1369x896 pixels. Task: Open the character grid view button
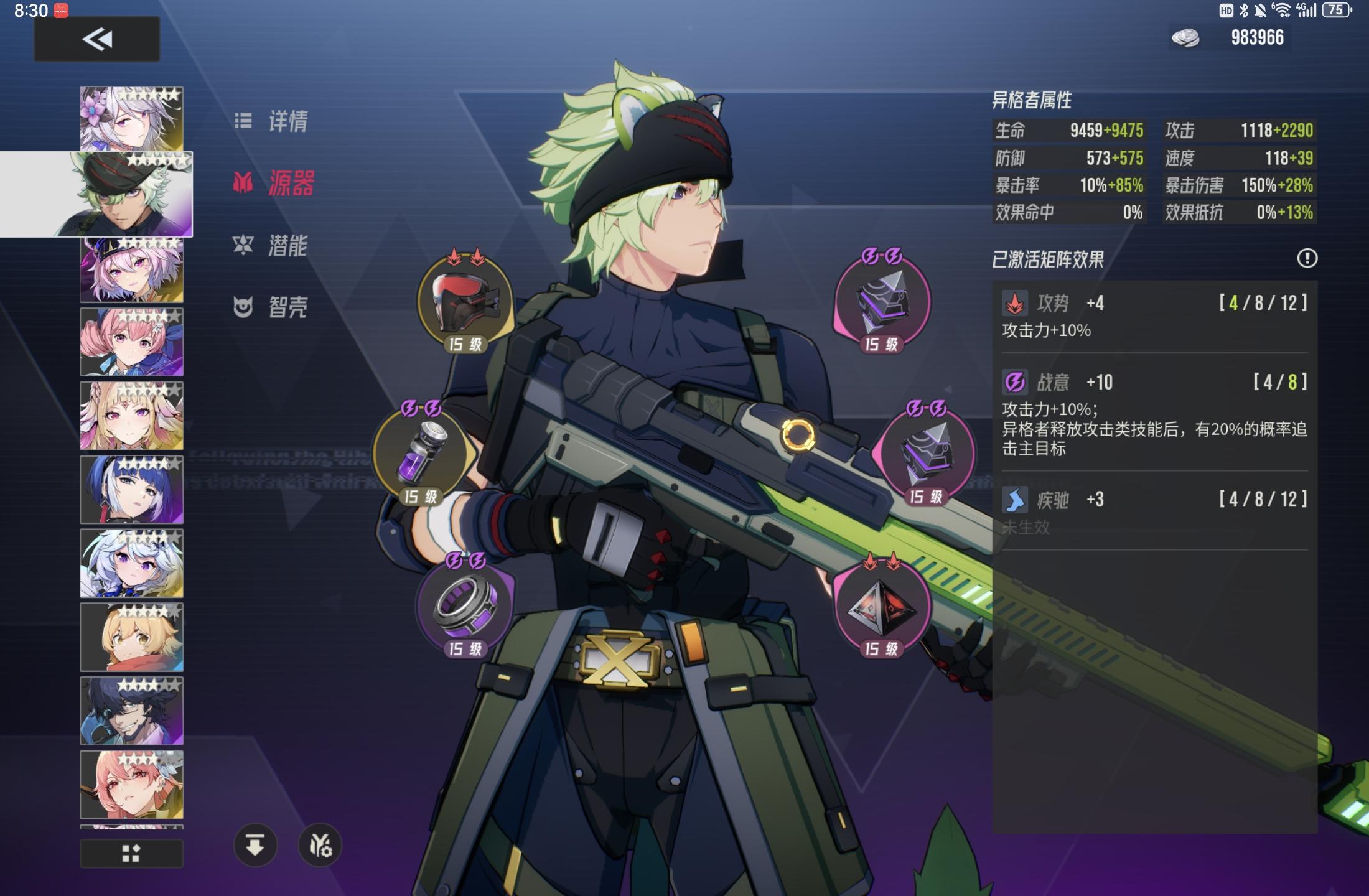tap(131, 853)
